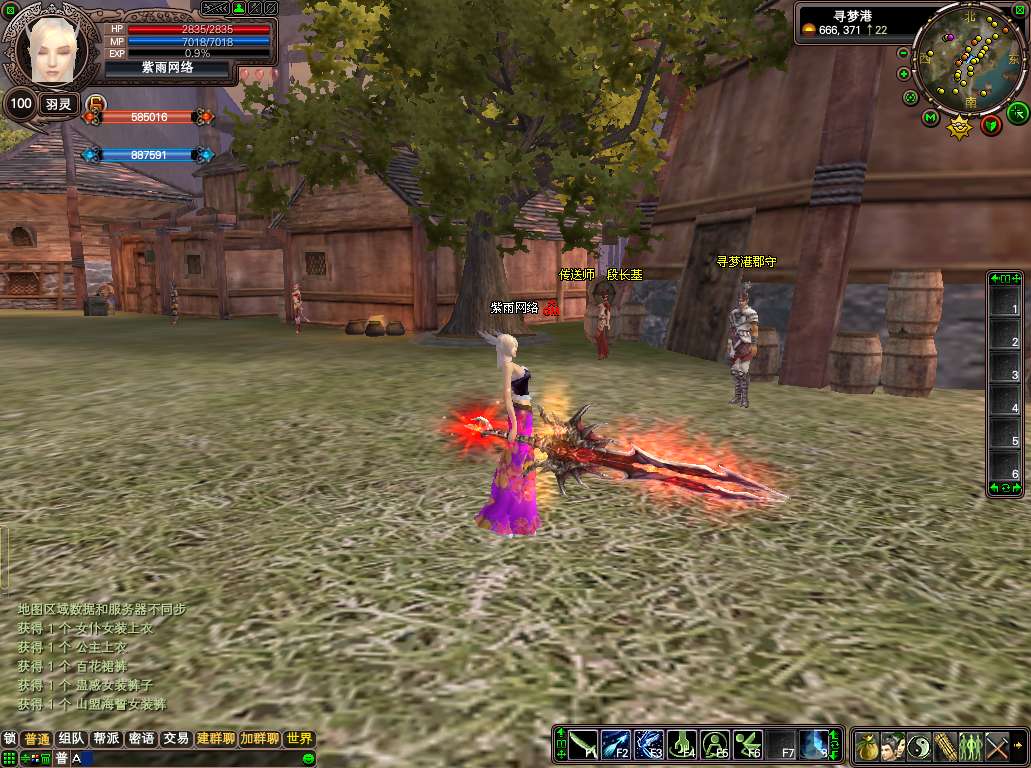
Task: Activate the F1 blade skill
Action: pyautogui.click(x=583, y=745)
